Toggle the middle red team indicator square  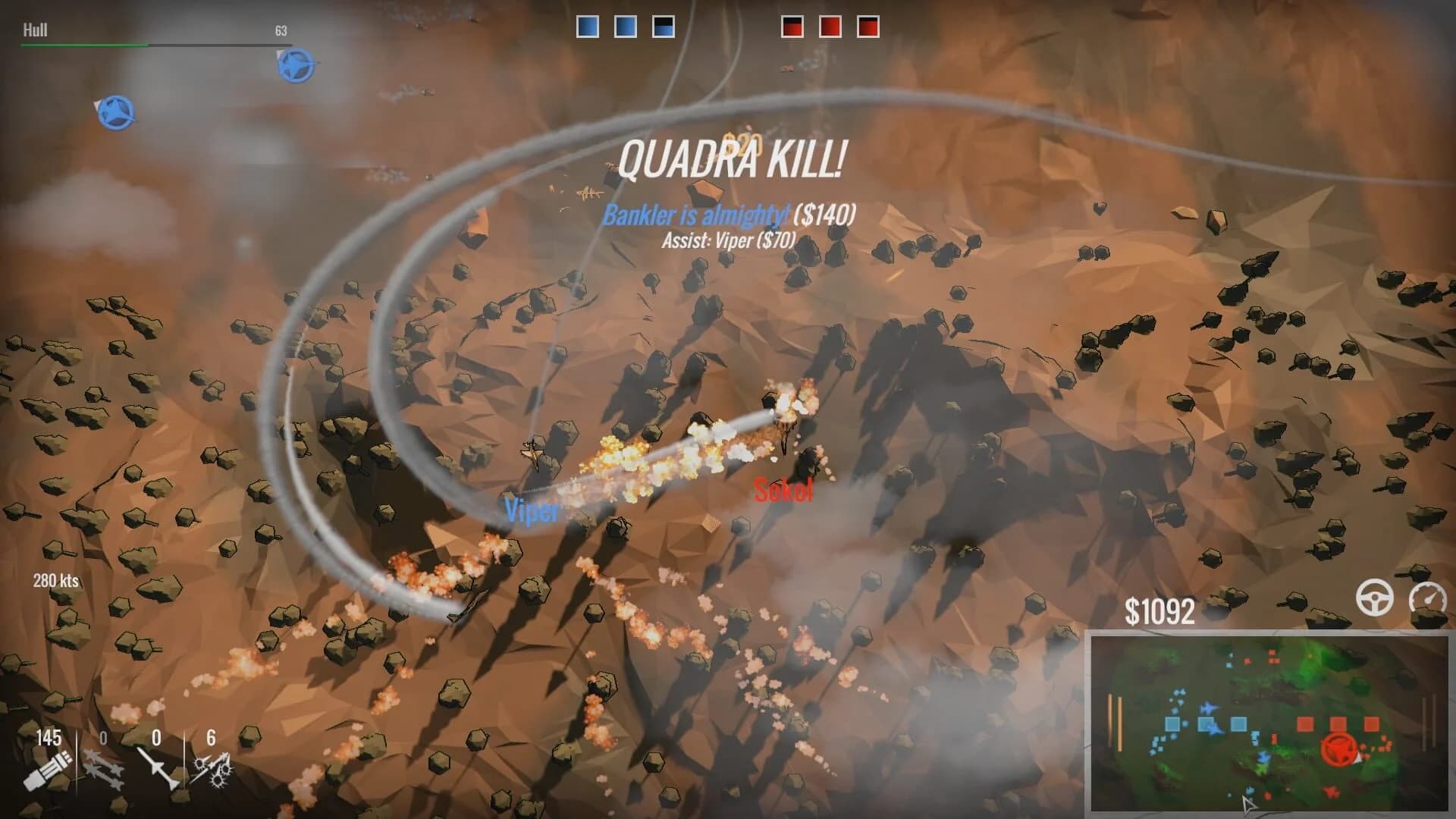pyautogui.click(x=832, y=25)
